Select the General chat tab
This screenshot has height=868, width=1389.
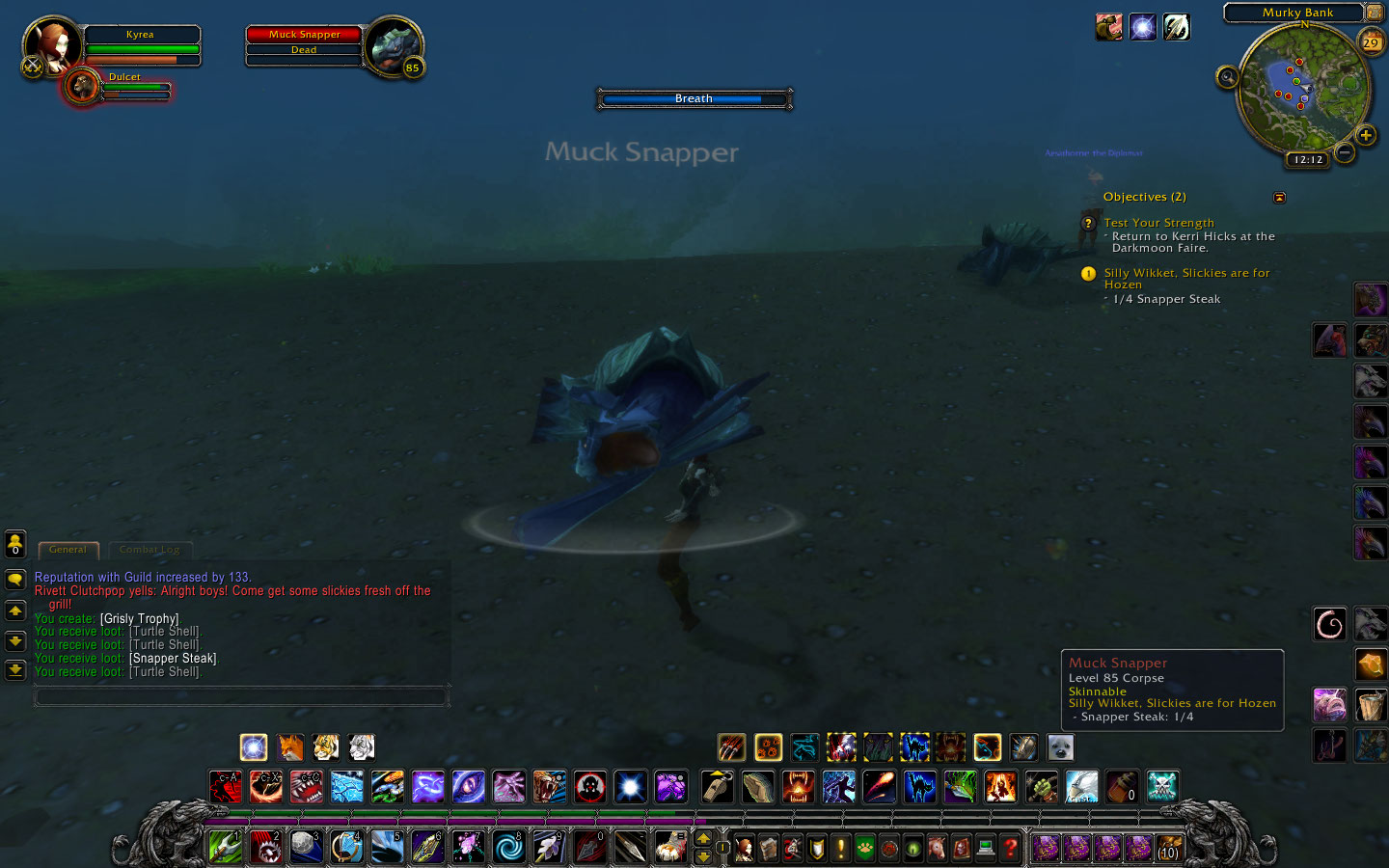[x=68, y=550]
